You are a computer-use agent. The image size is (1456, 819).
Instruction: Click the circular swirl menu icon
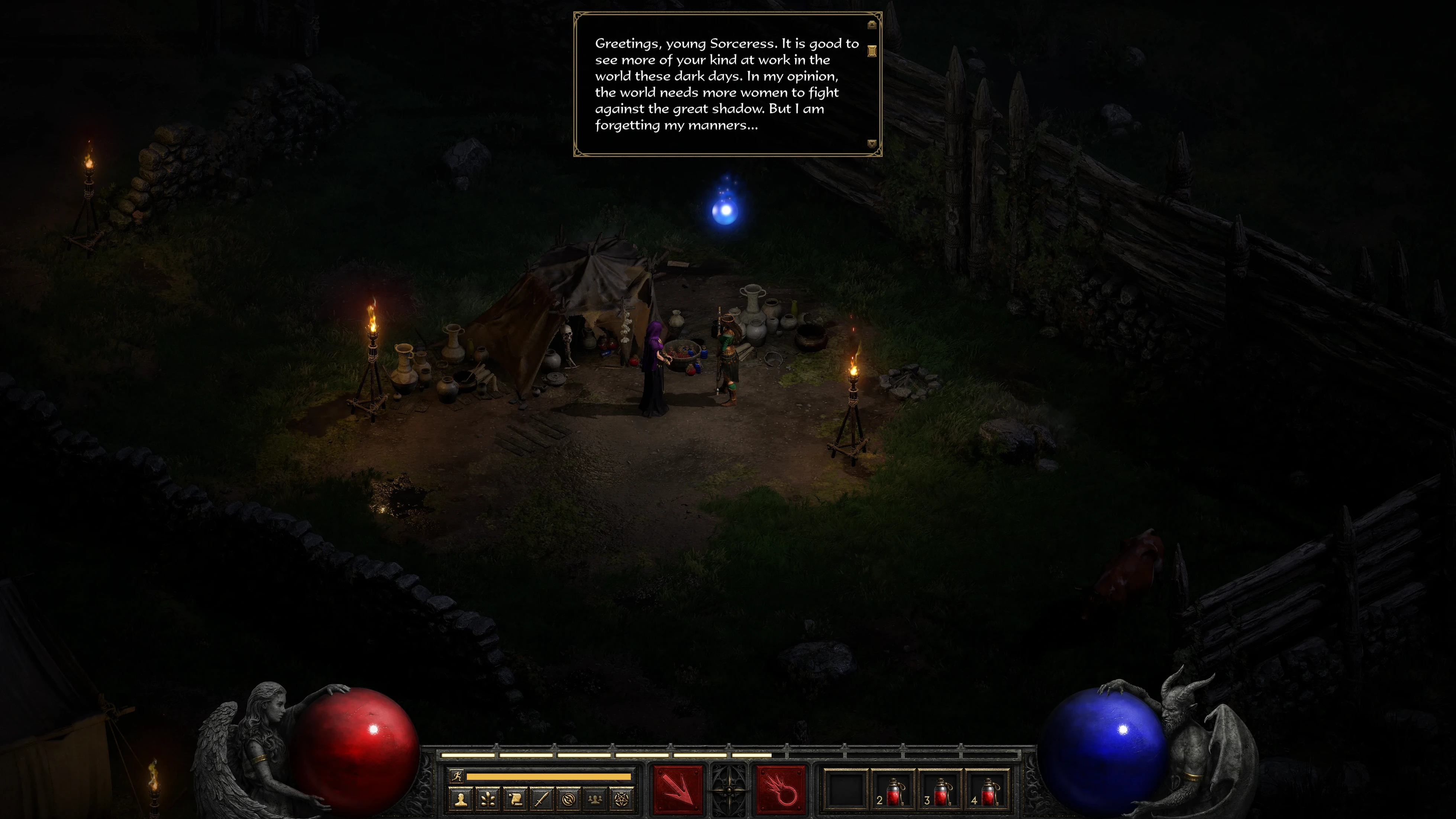coord(569,799)
